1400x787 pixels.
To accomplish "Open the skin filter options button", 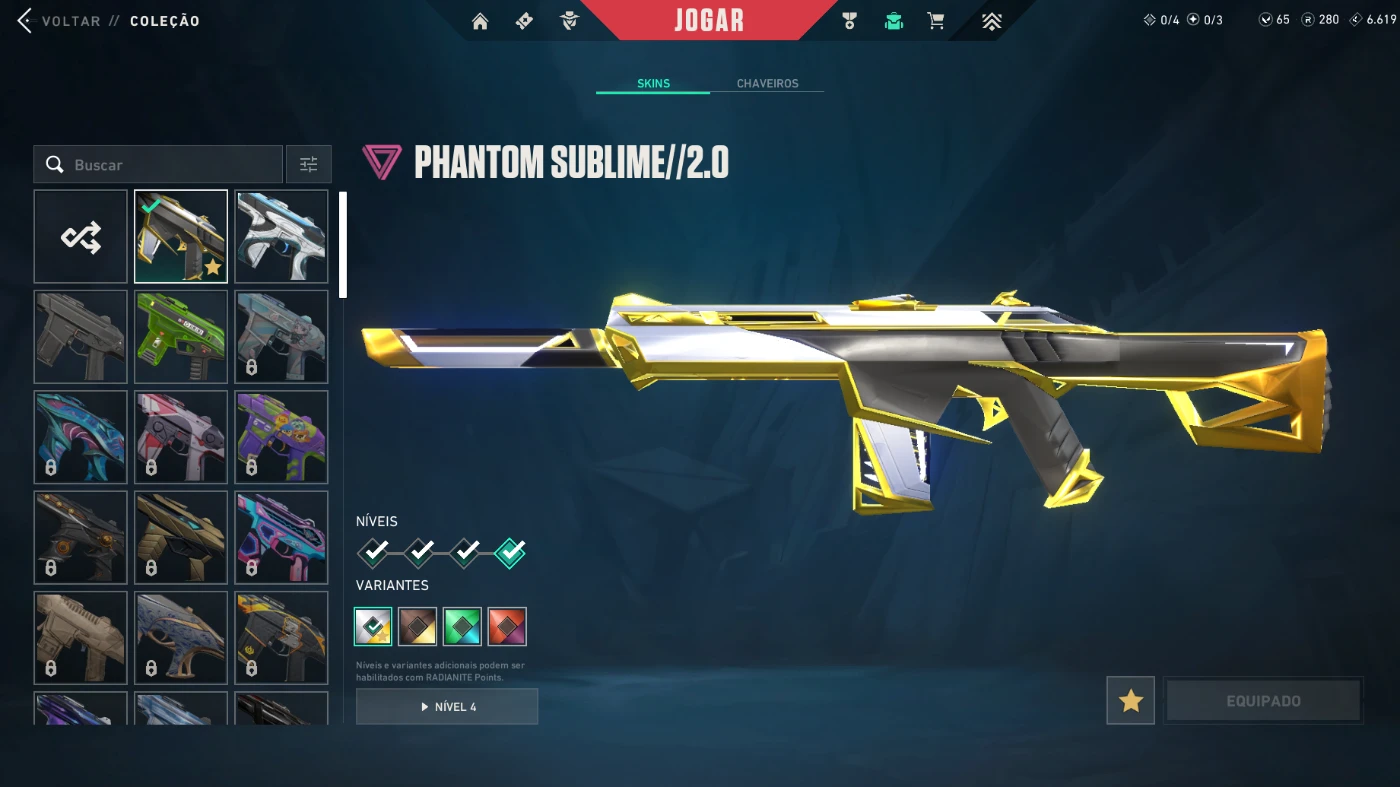I will 309,165.
